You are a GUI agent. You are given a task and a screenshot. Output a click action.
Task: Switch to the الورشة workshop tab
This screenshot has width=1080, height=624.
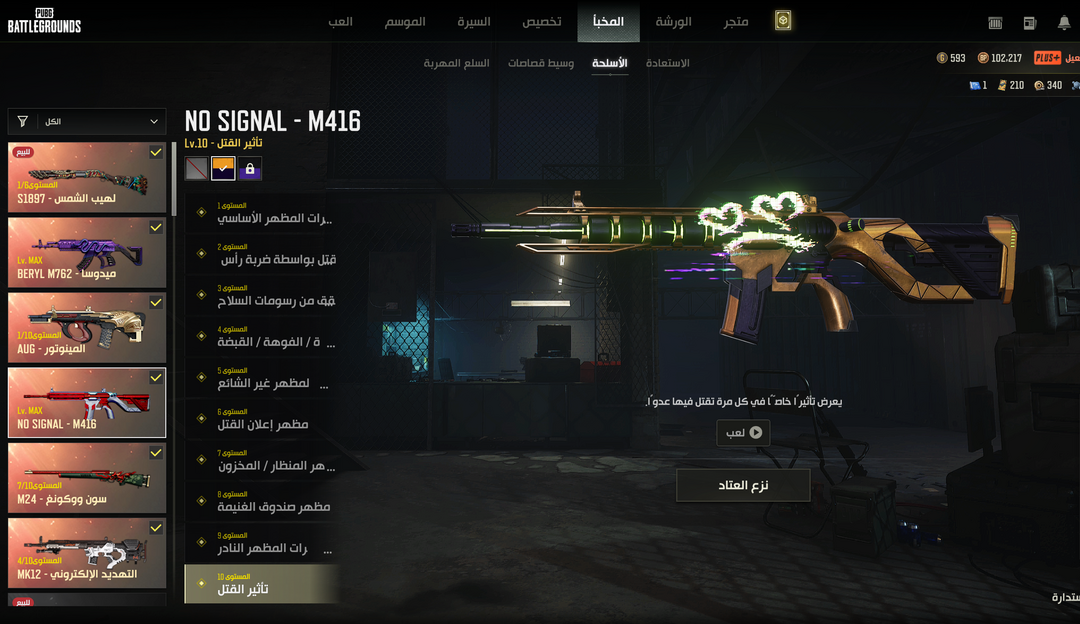(672, 21)
